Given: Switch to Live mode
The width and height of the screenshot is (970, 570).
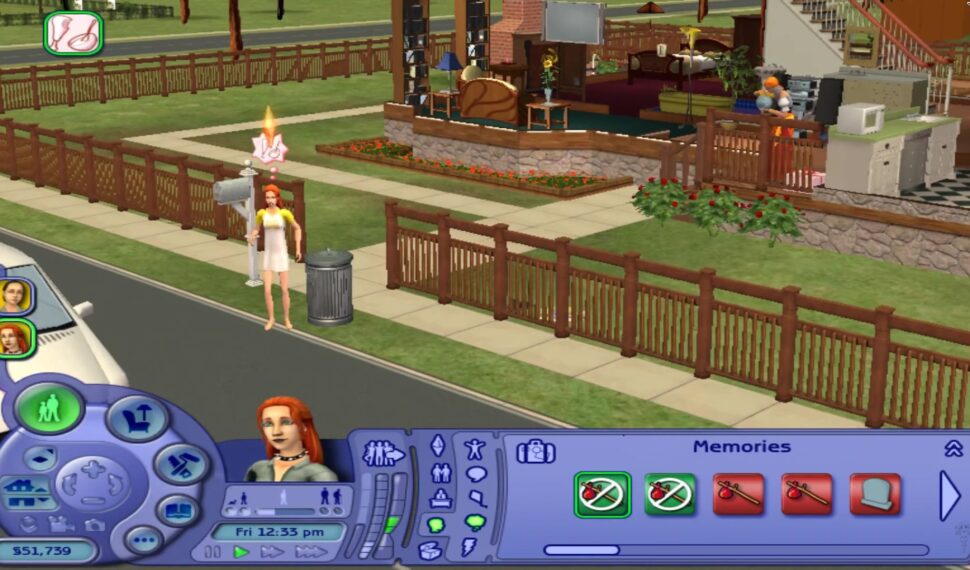Looking at the screenshot, I should [48, 408].
